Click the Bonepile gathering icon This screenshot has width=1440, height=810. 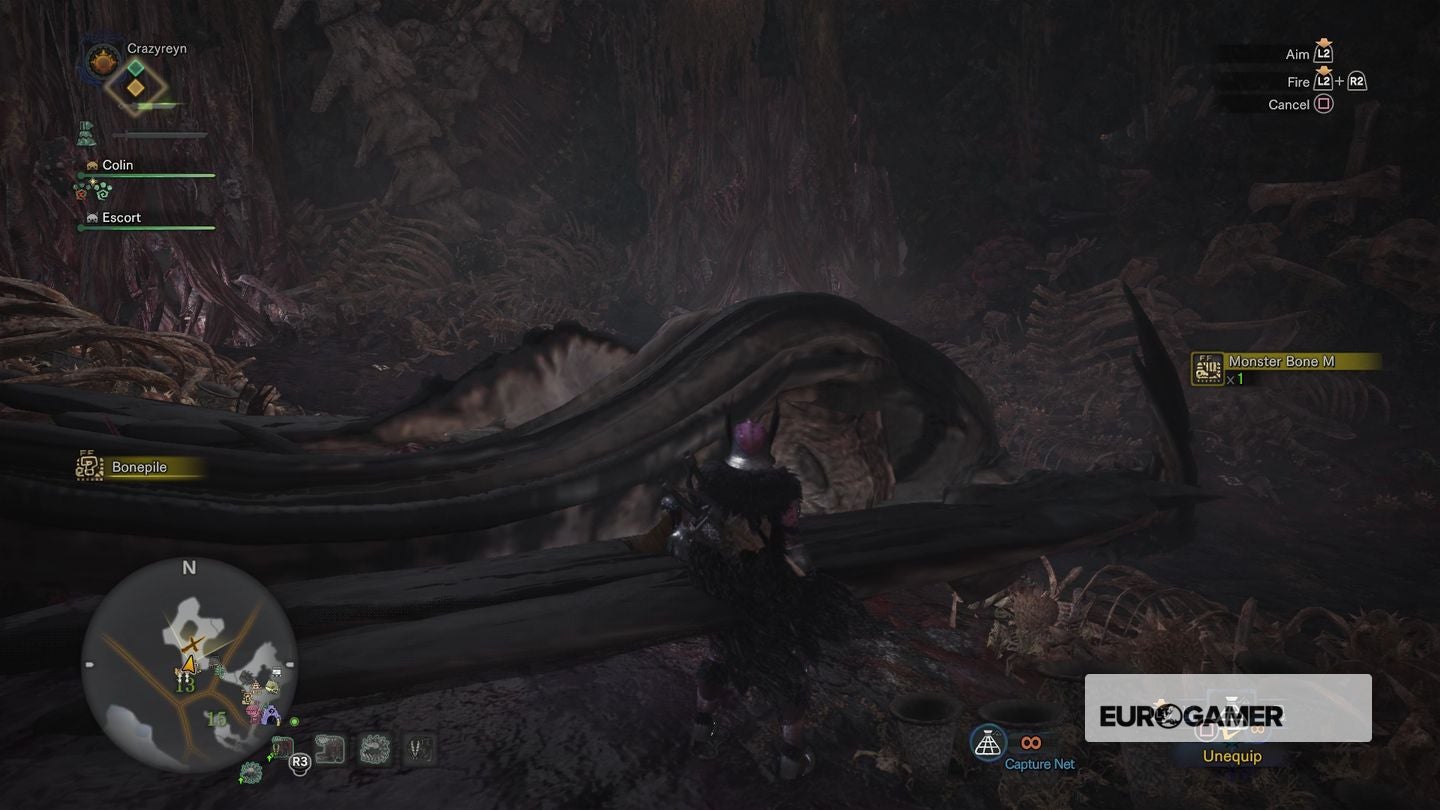[x=88, y=466]
